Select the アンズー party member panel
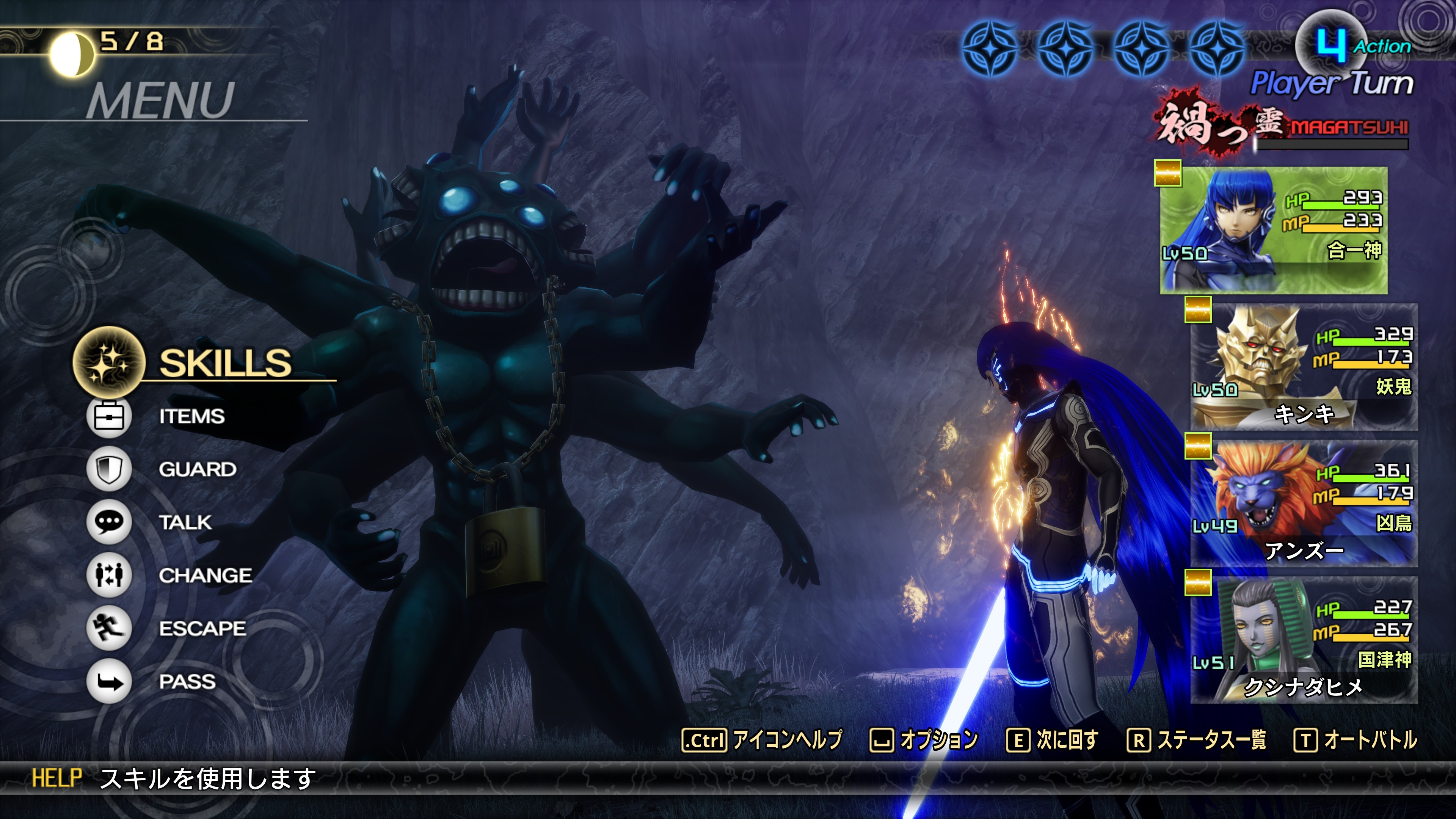Viewport: 1456px width, 819px height. [x=1304, y=504]
